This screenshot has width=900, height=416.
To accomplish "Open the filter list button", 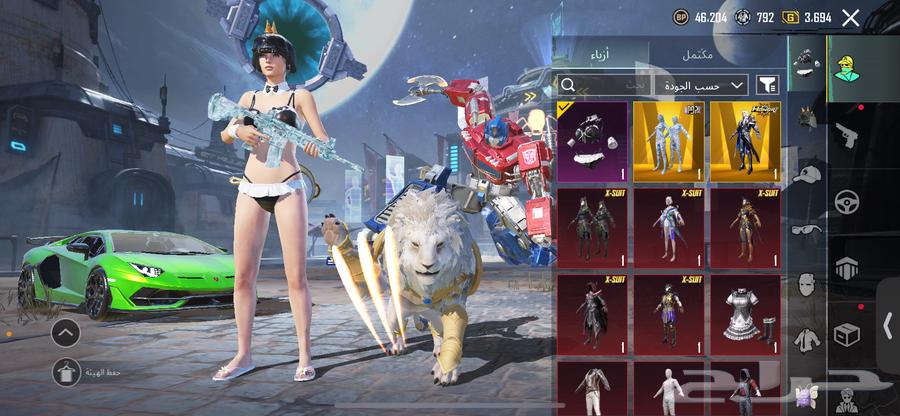I will [768, 86].
